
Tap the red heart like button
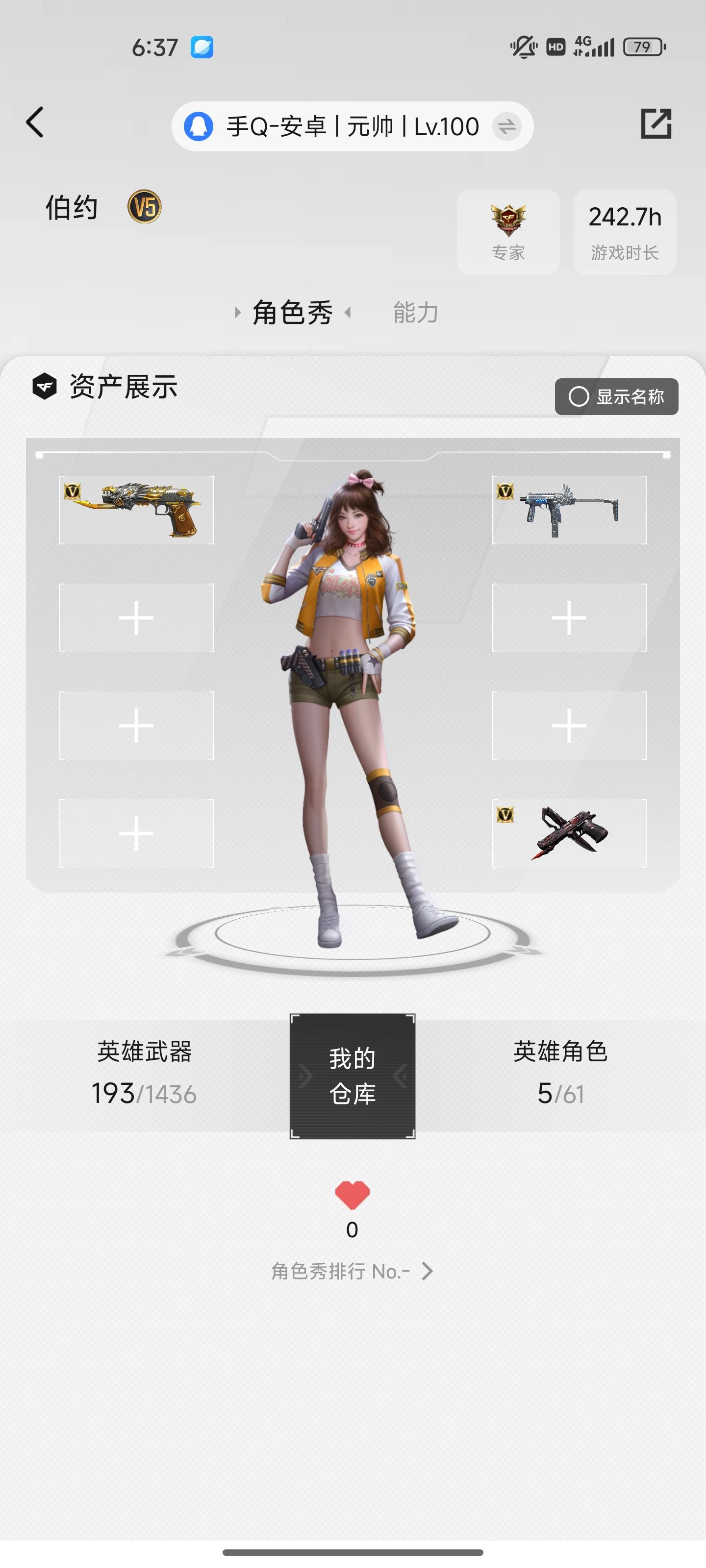353,1196
